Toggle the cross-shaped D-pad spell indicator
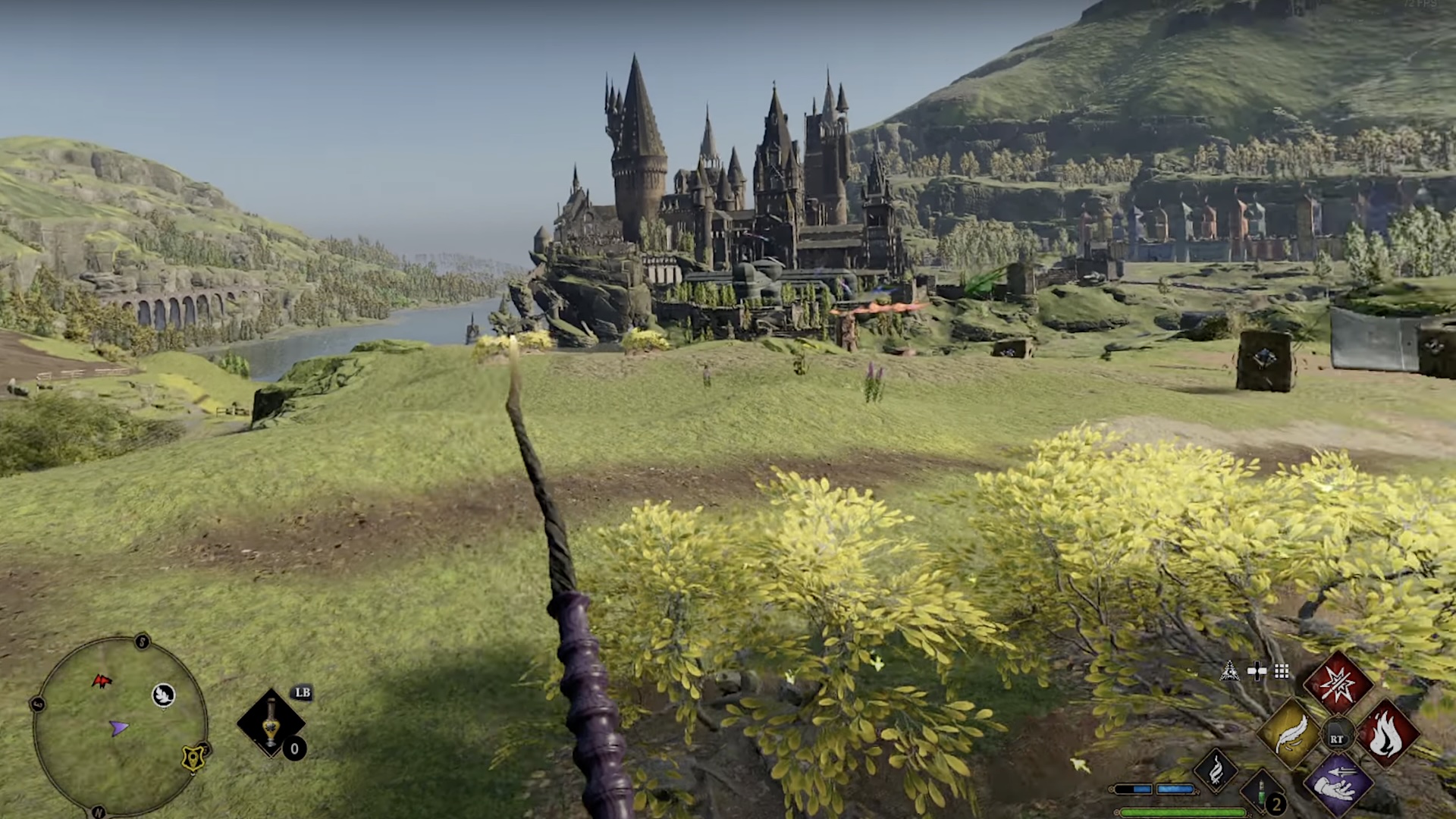This screenshot has height=819, width=1456. (1257, 670)
